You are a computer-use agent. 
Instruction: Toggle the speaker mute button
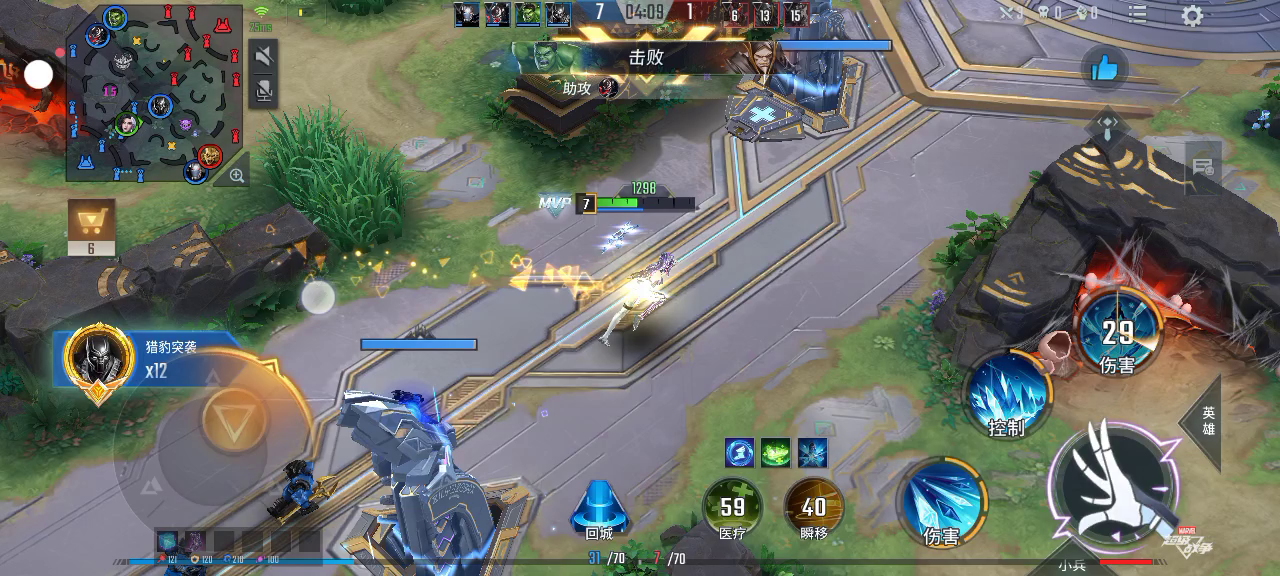pos(263,56)
